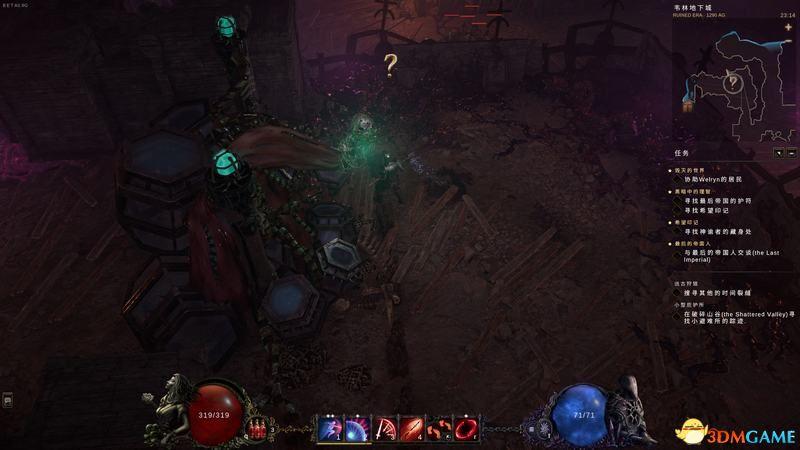Drink a red health potion
Viewport: 800px width, 450px height.
259,429
